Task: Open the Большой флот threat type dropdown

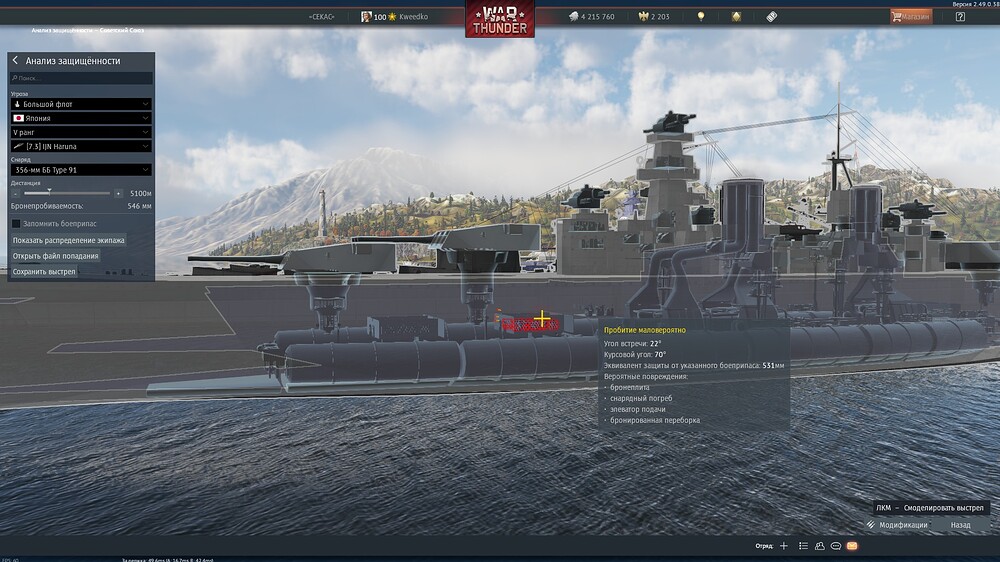Action: (81, 104)
